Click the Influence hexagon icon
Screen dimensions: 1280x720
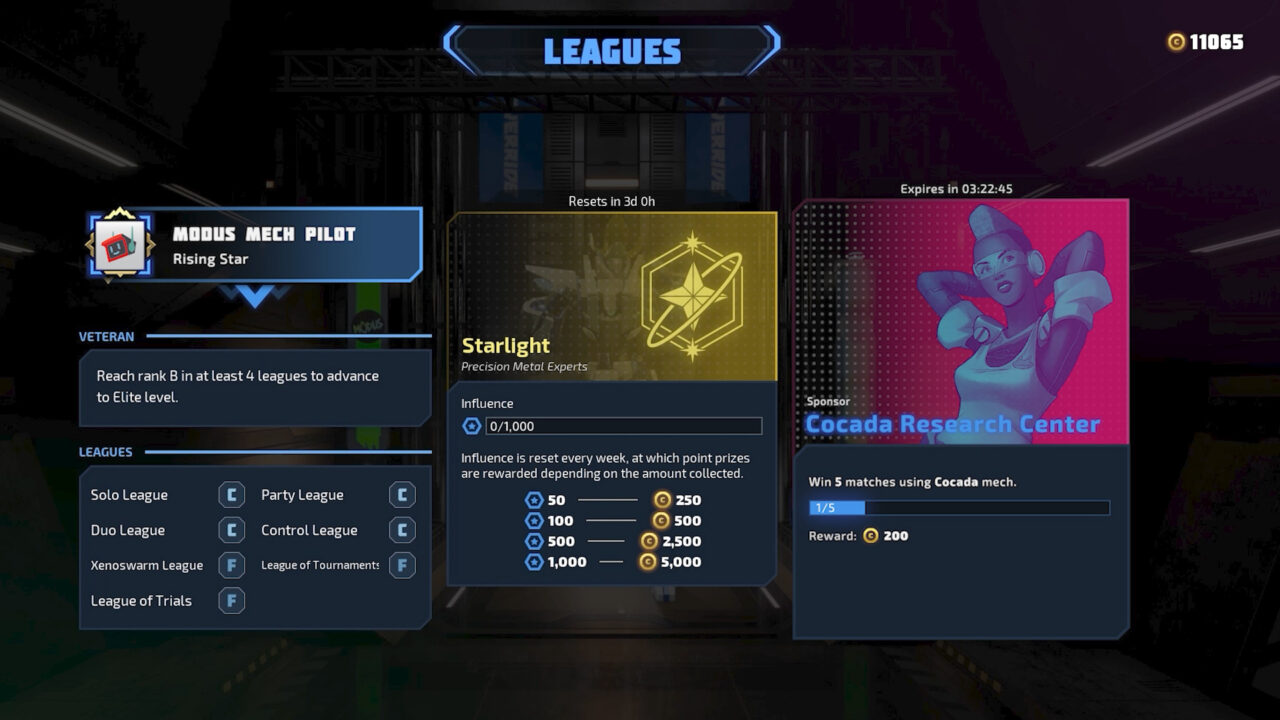coord(470,425)
